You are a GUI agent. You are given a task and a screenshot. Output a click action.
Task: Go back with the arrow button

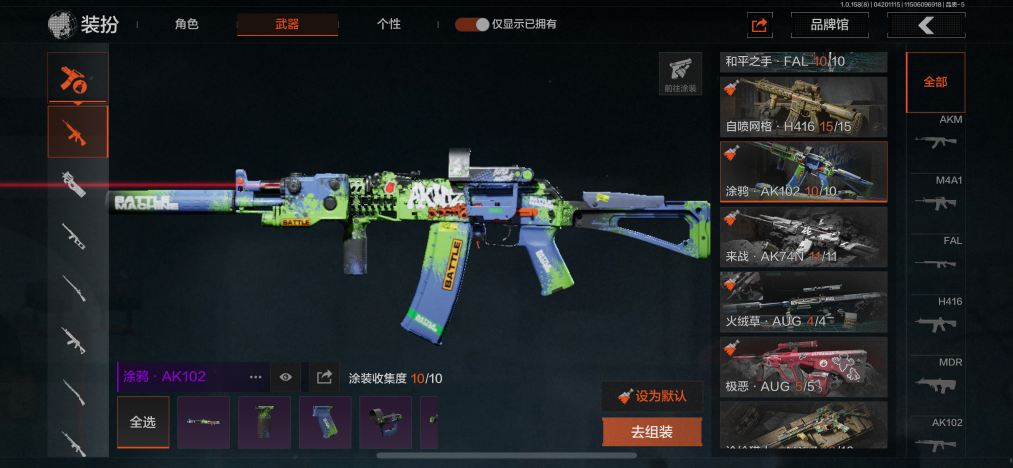pyautogui.click(x=926, y=25)
